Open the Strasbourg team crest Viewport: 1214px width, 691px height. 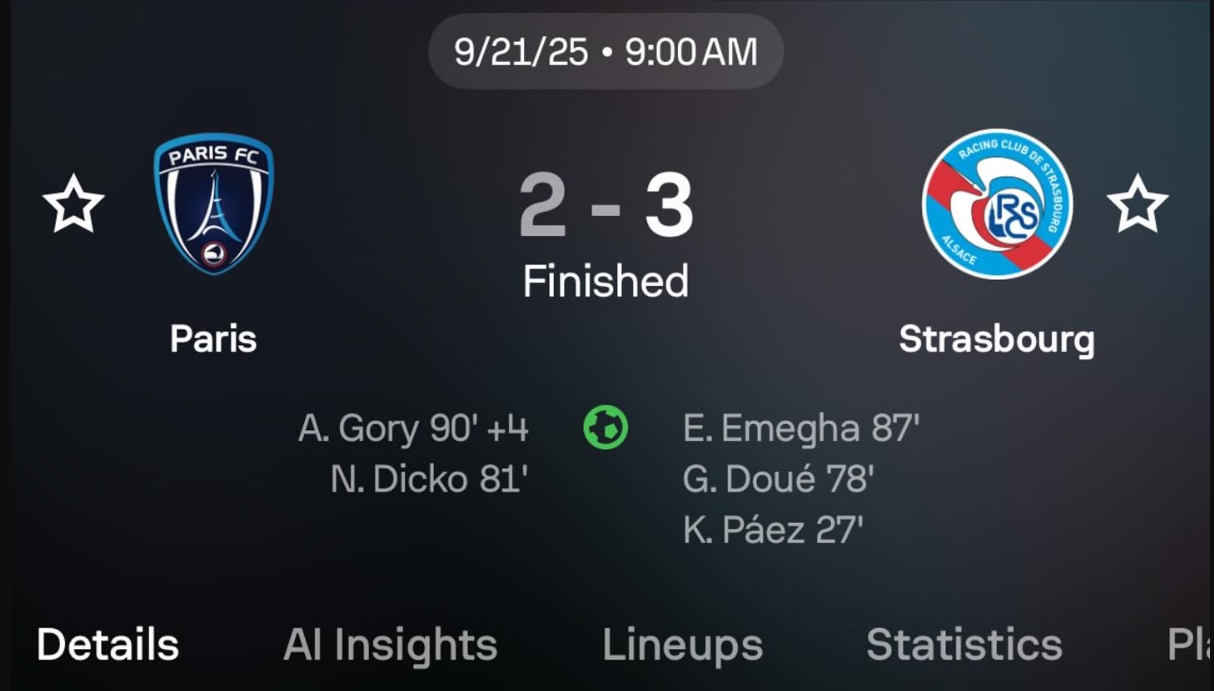click(x=996, y=204)
